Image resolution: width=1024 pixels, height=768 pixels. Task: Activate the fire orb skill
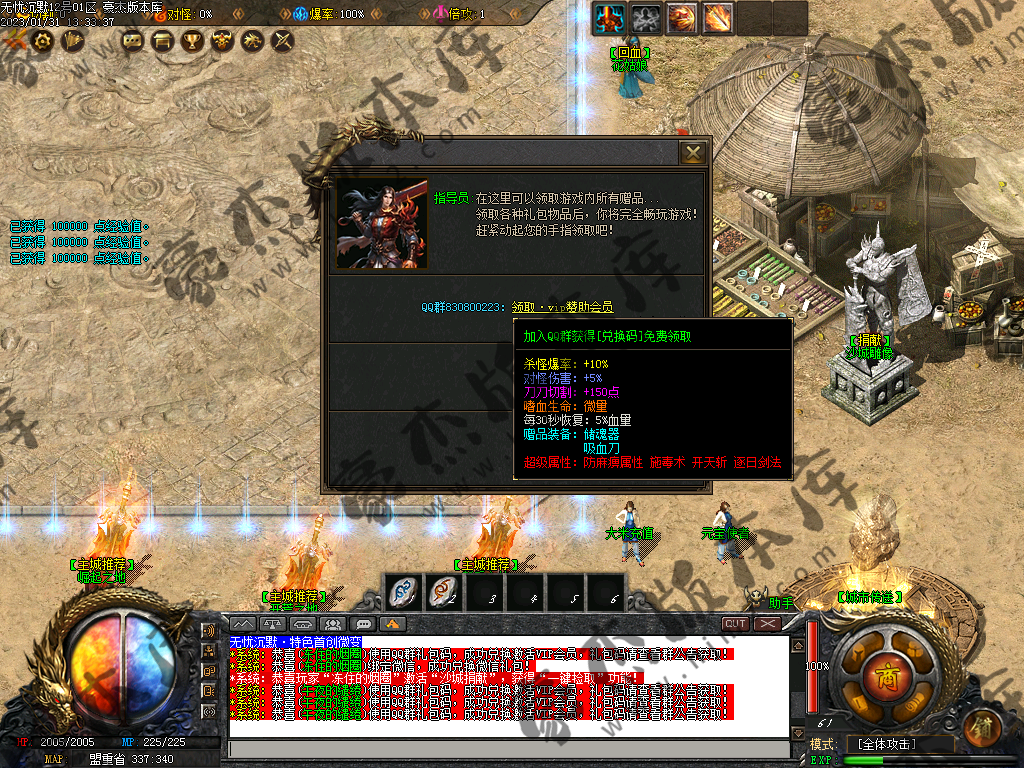click(681, 17)
